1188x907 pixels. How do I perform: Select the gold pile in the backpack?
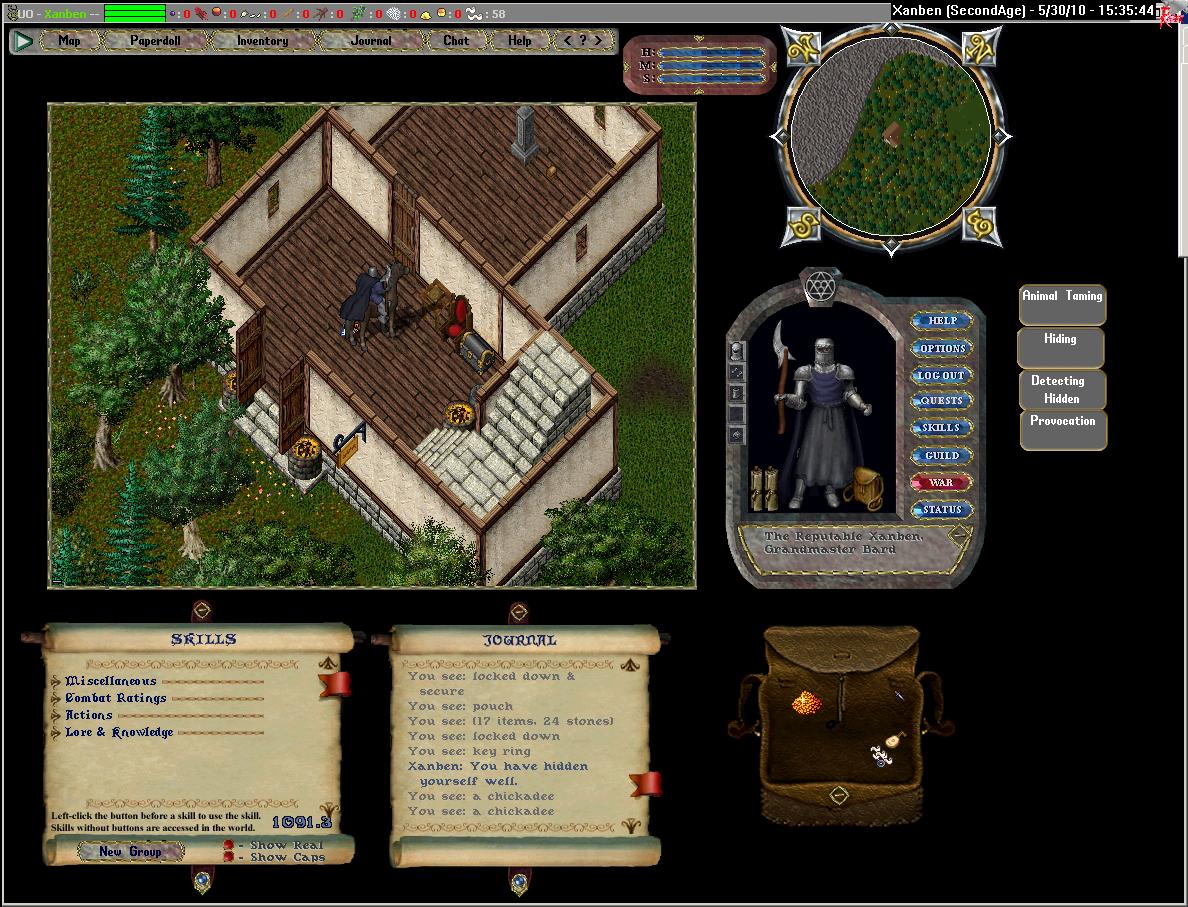(806, 704)
